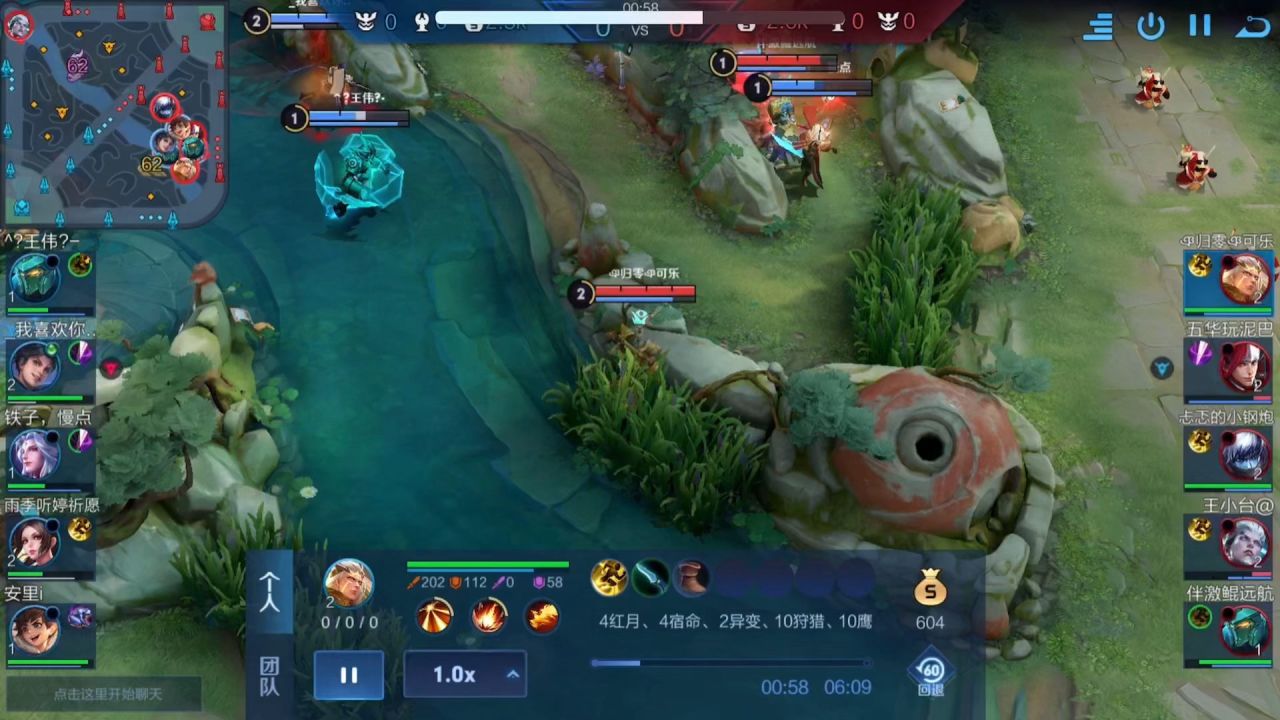1280x720 pixels.
Task: Open the 1.0x playback speed dropdown
Action: tap(465, 675)
